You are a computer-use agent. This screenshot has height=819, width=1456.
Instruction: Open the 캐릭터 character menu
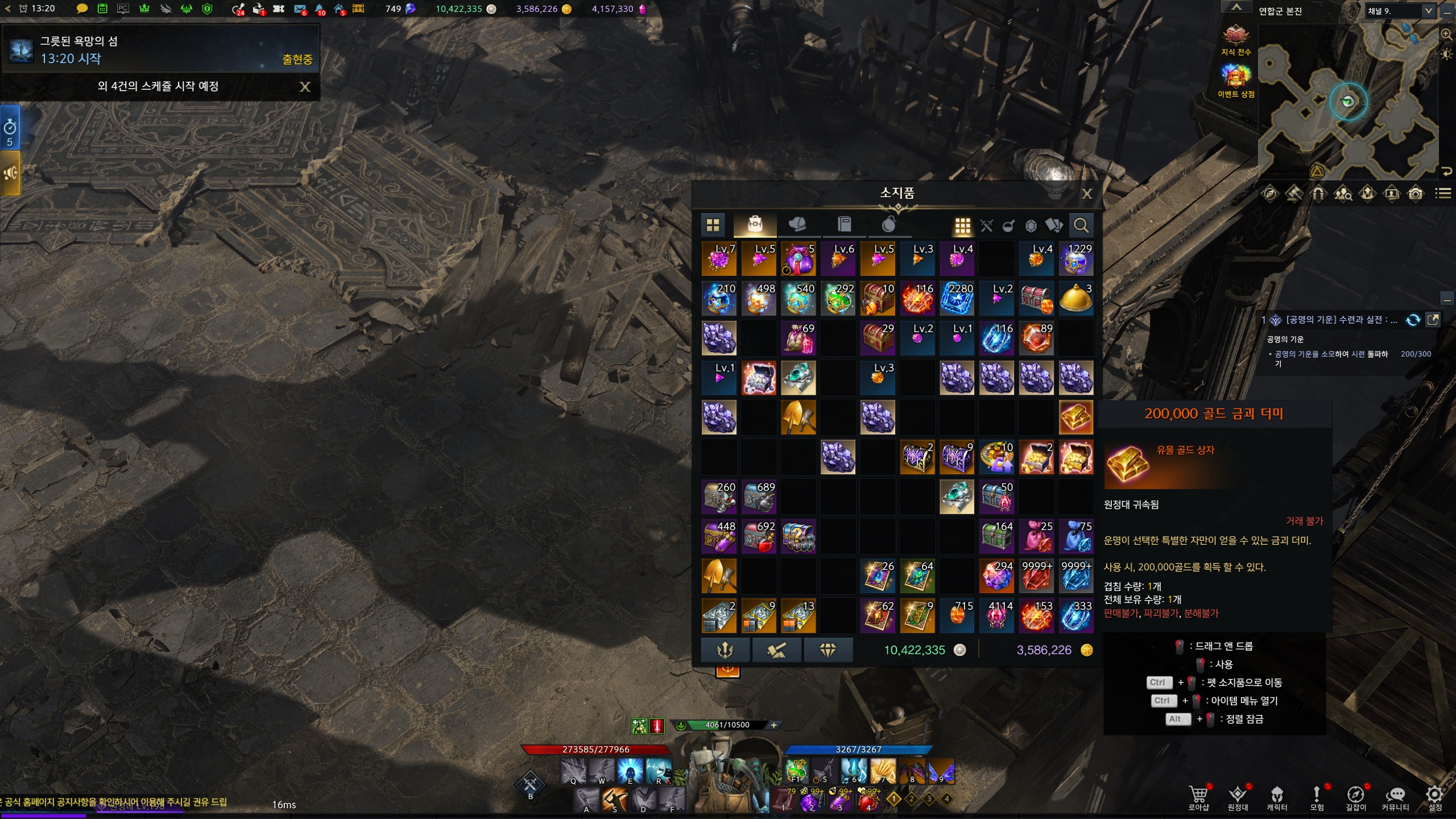click(x=1277, y=796)
